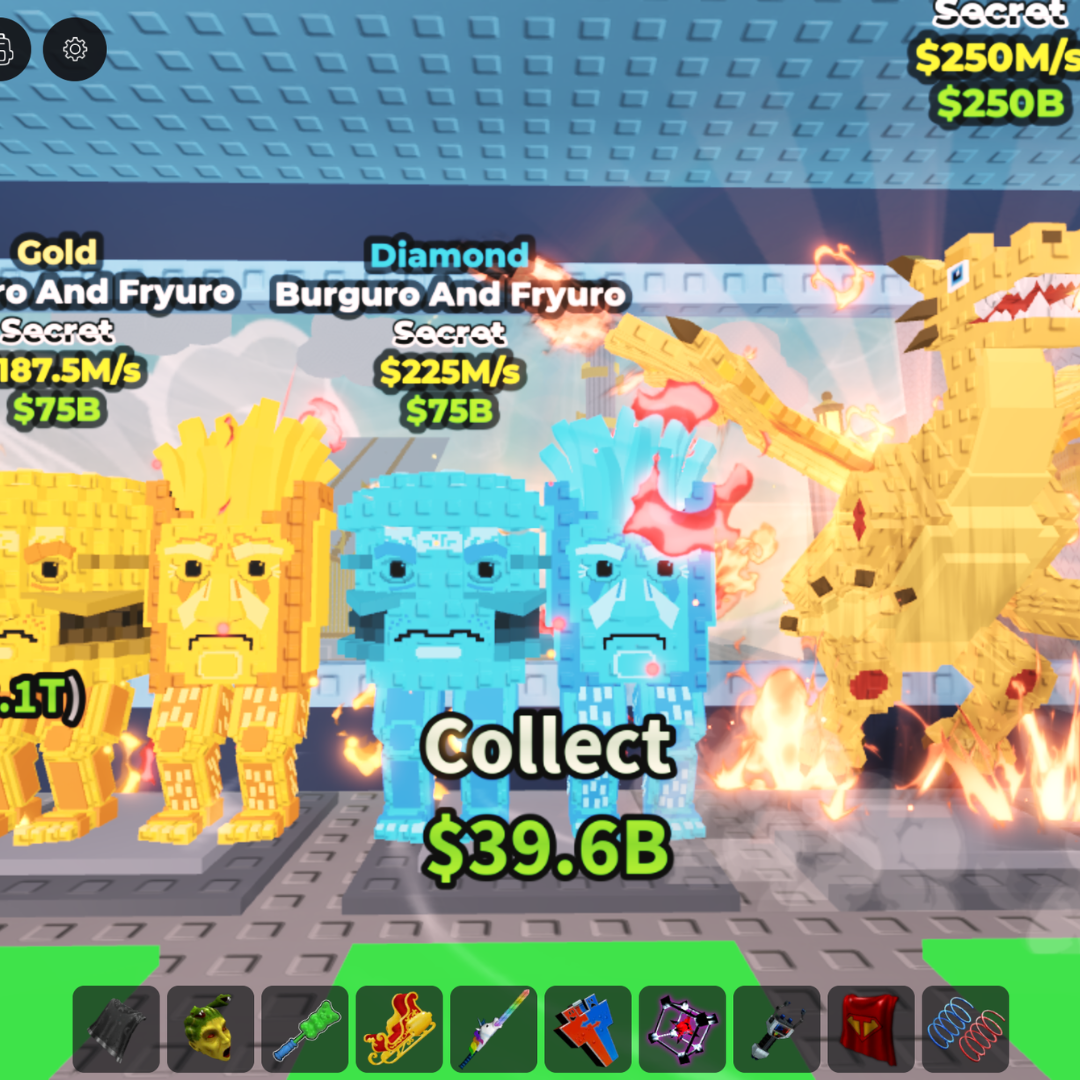Open the gear settings button
The width and height of the screenshot is (1080, 1080).
click(x=75, y=48)
